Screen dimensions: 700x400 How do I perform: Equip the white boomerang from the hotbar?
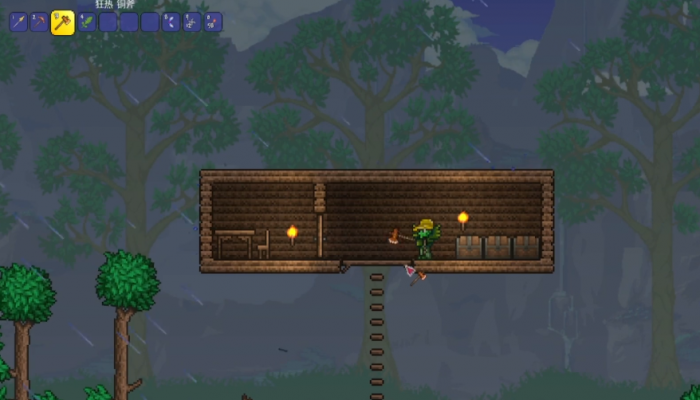tap(171, 22)
